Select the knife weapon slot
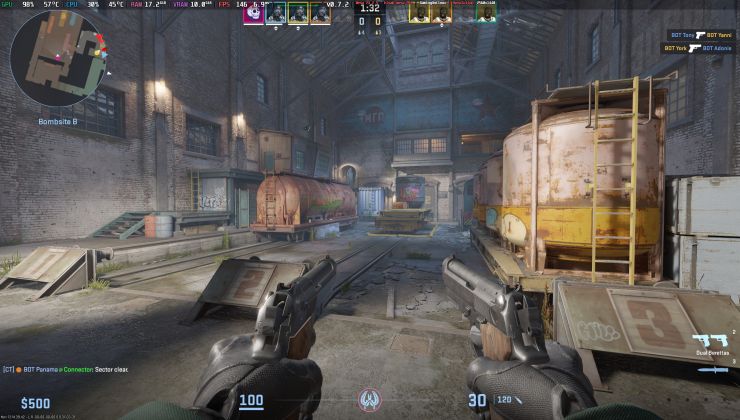The image size is (740, 420). pos(713,369)
